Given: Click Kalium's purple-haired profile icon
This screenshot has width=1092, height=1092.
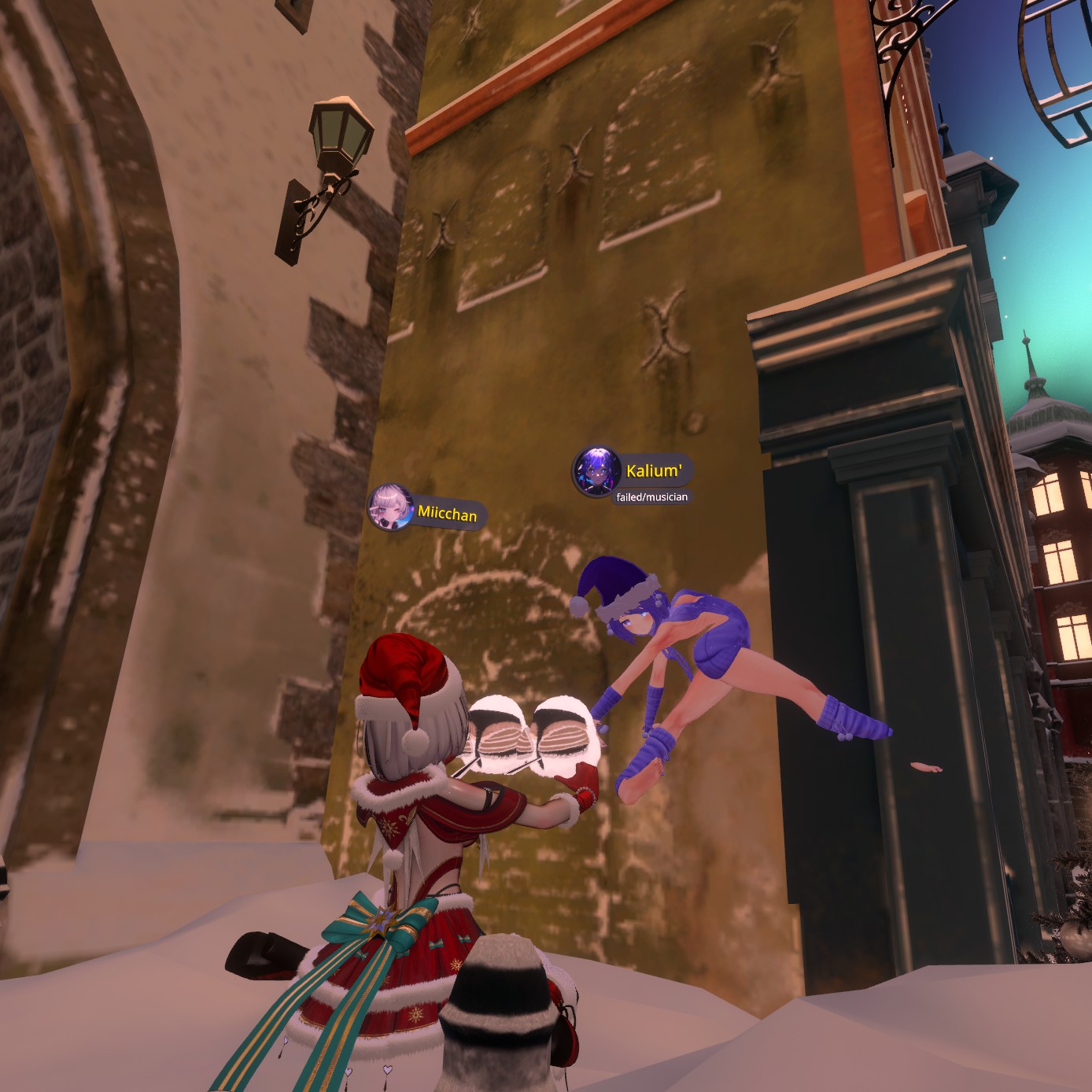Looking at the screenshot, I should click(x=596, y=471).
